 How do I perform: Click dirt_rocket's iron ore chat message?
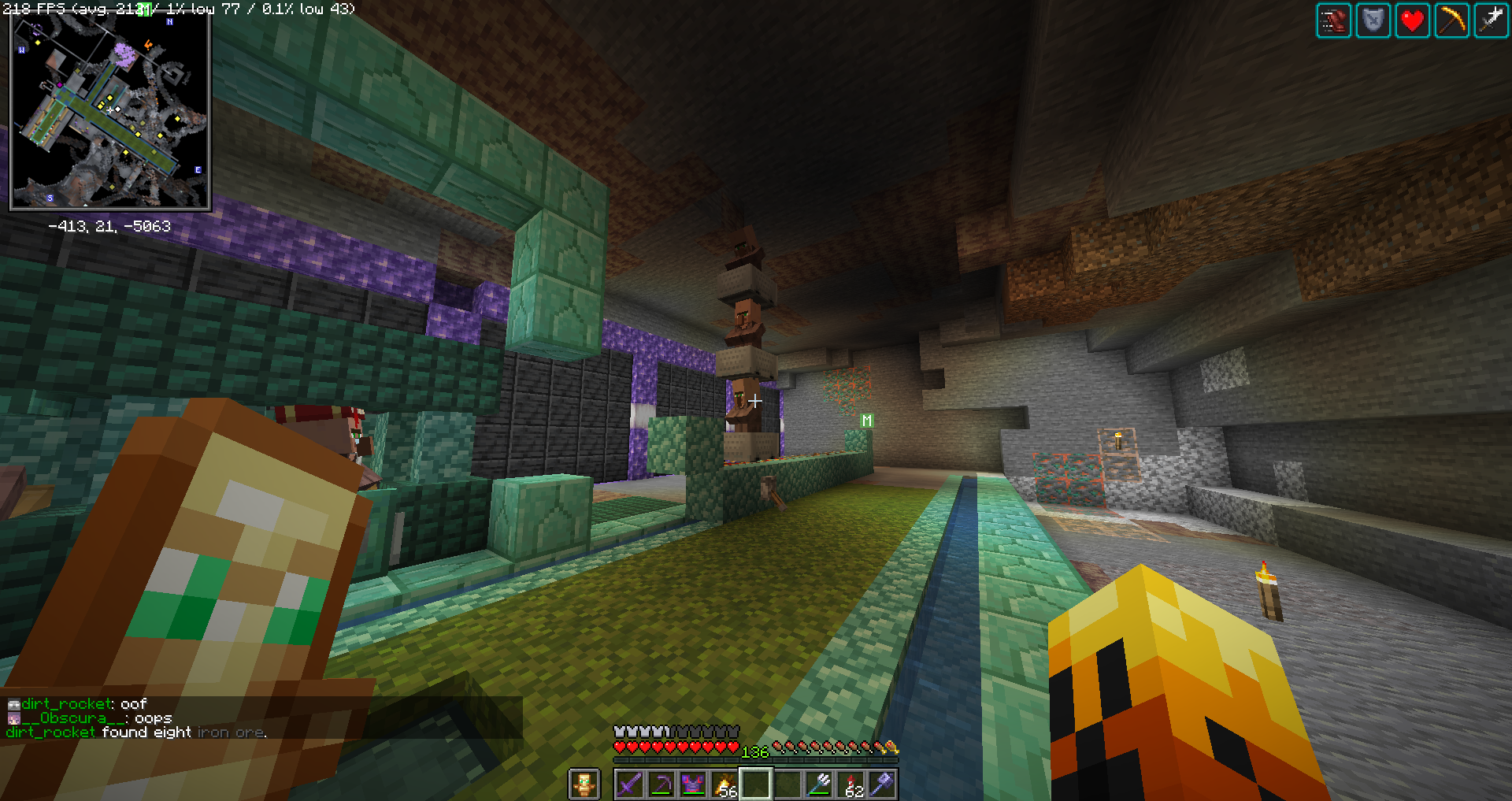(136, 732)
